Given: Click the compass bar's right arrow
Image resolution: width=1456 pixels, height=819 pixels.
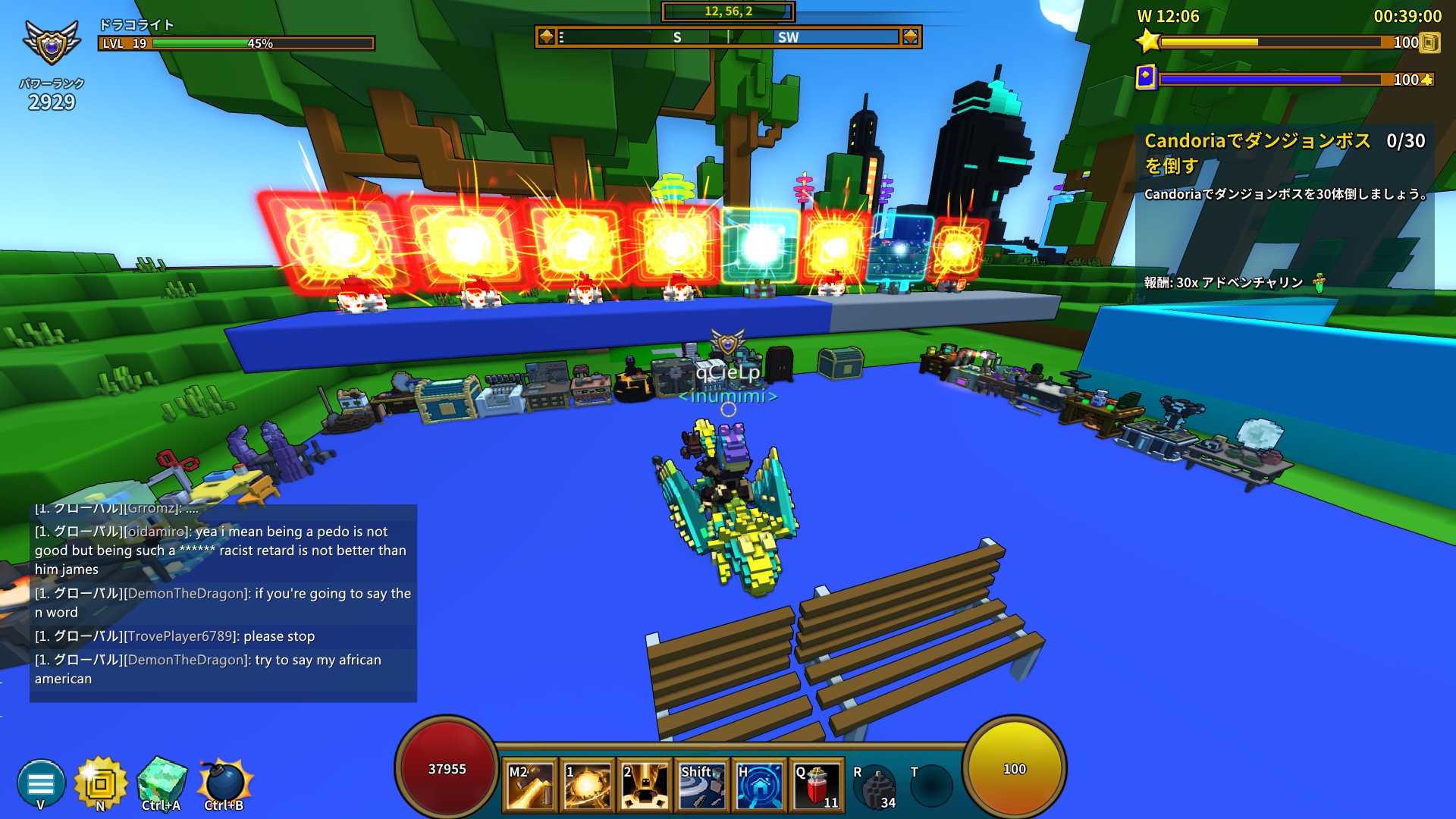Looking at the screenshot, I should click(910, 36).
